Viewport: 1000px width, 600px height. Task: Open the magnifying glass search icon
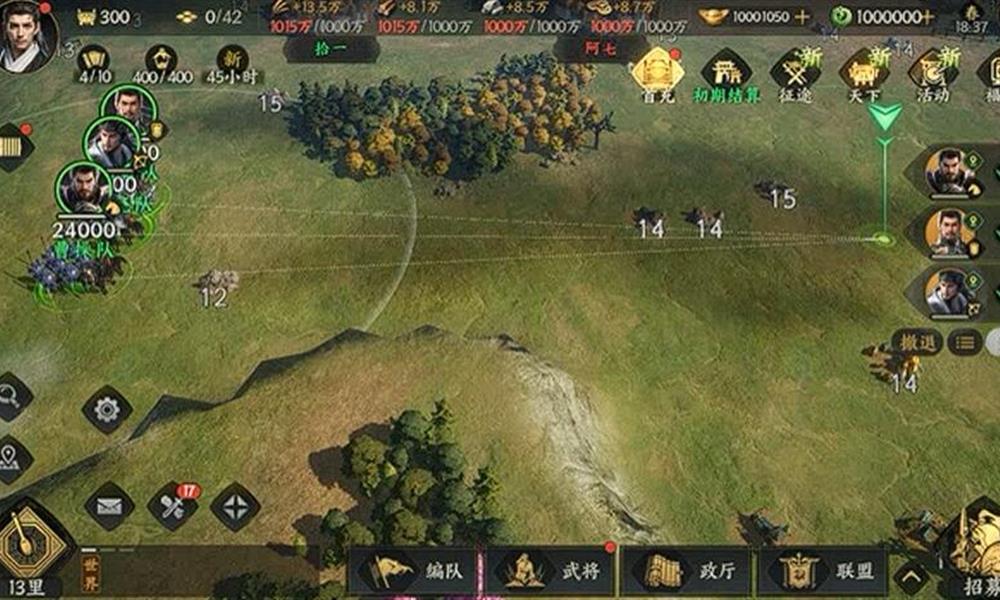pos(10,396)
